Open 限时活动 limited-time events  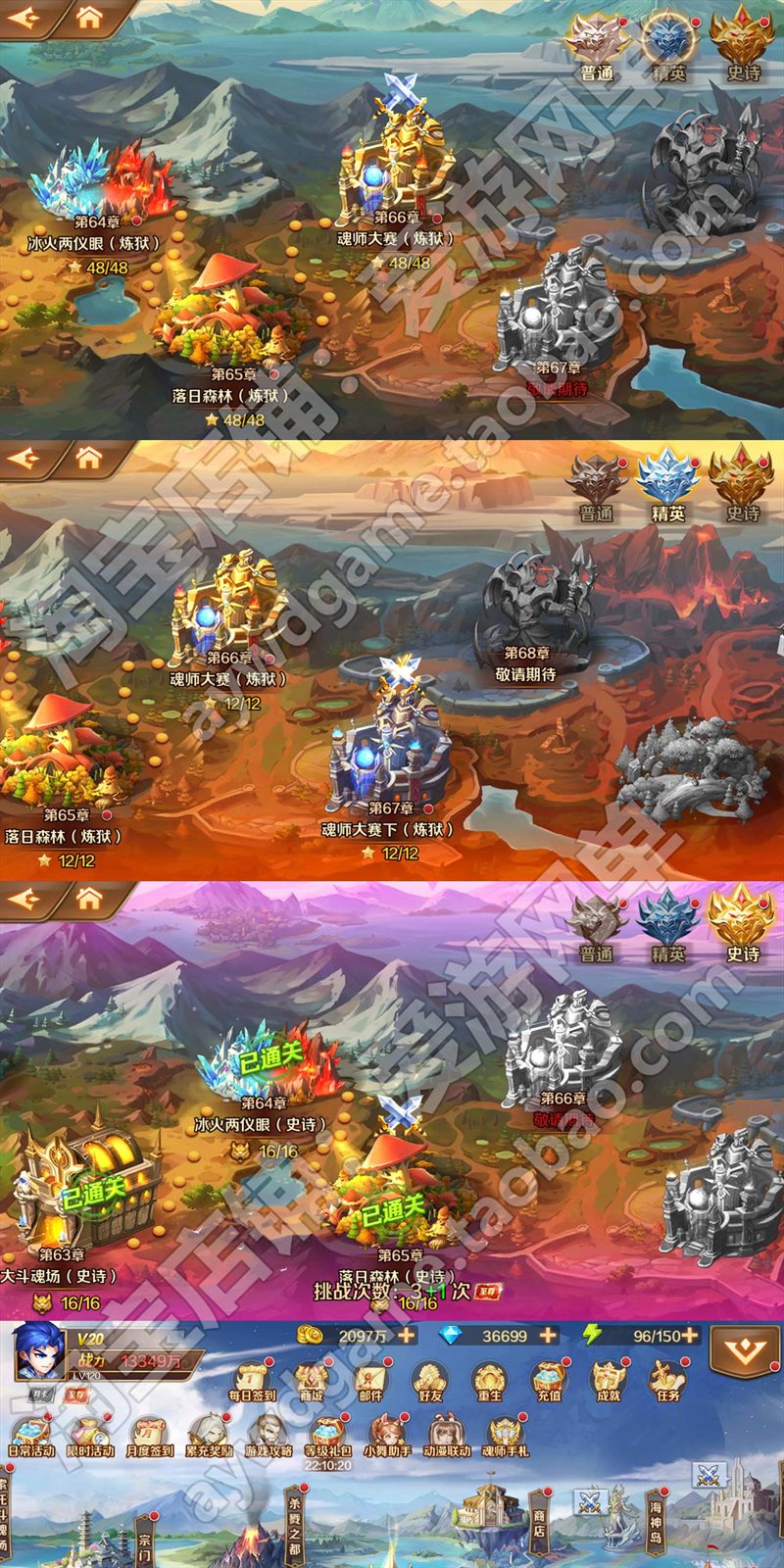[90, 1435]
